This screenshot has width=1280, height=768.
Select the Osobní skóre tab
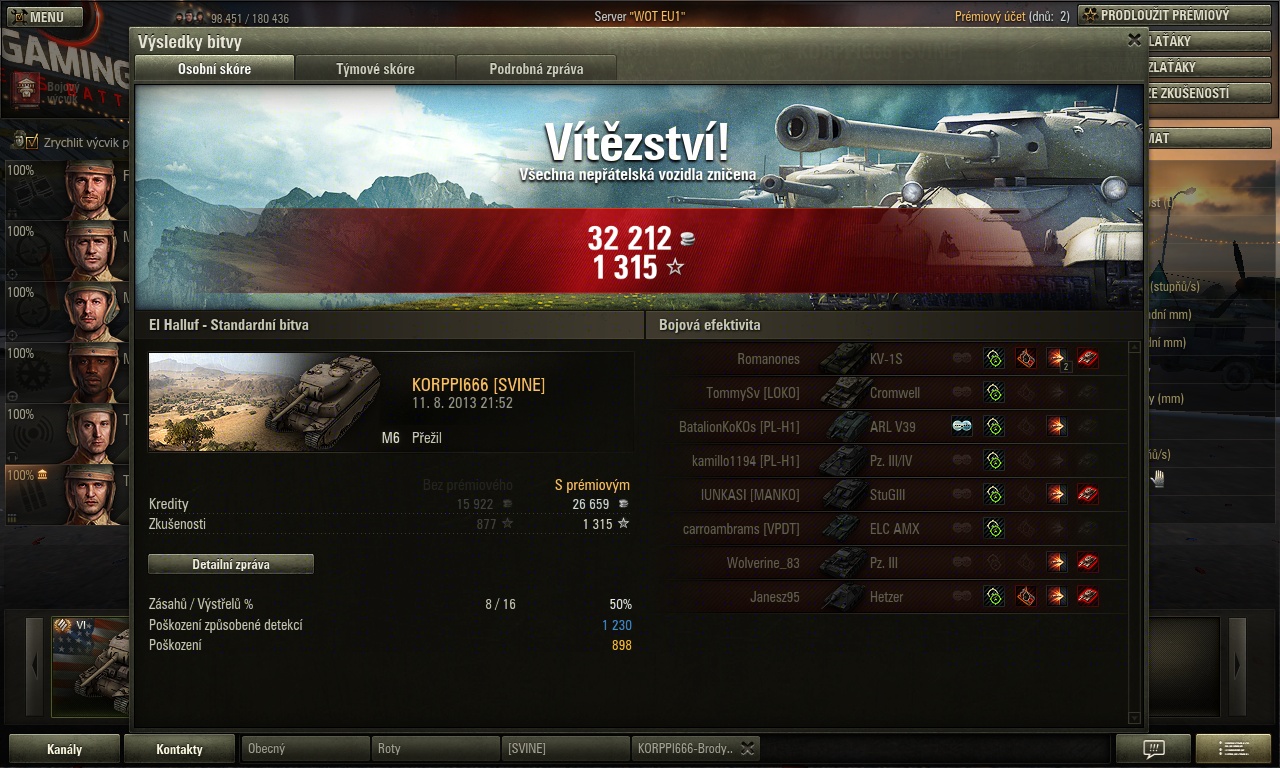(x=214, y=69)
